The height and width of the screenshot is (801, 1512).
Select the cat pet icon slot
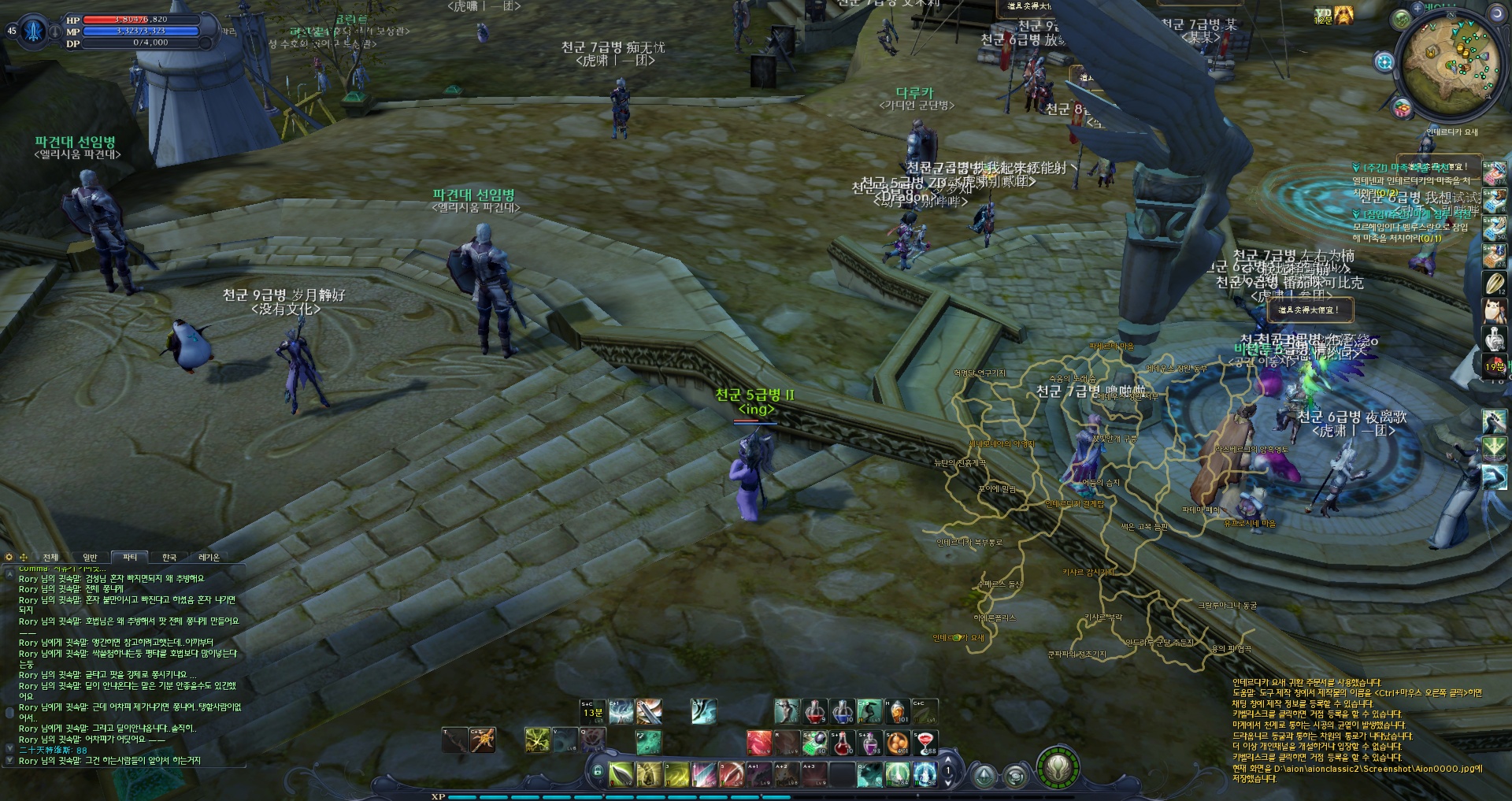(1494, 310)
